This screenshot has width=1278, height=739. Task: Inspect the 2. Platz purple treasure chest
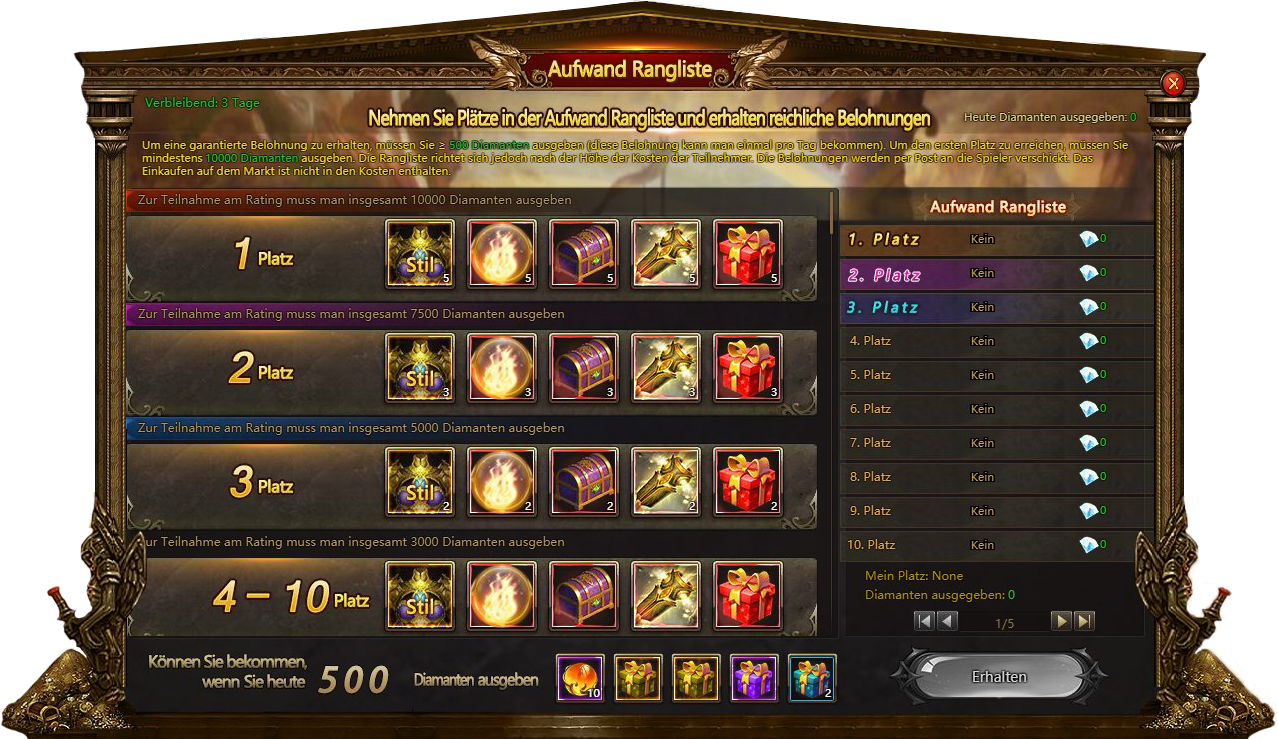coord(584,368)
